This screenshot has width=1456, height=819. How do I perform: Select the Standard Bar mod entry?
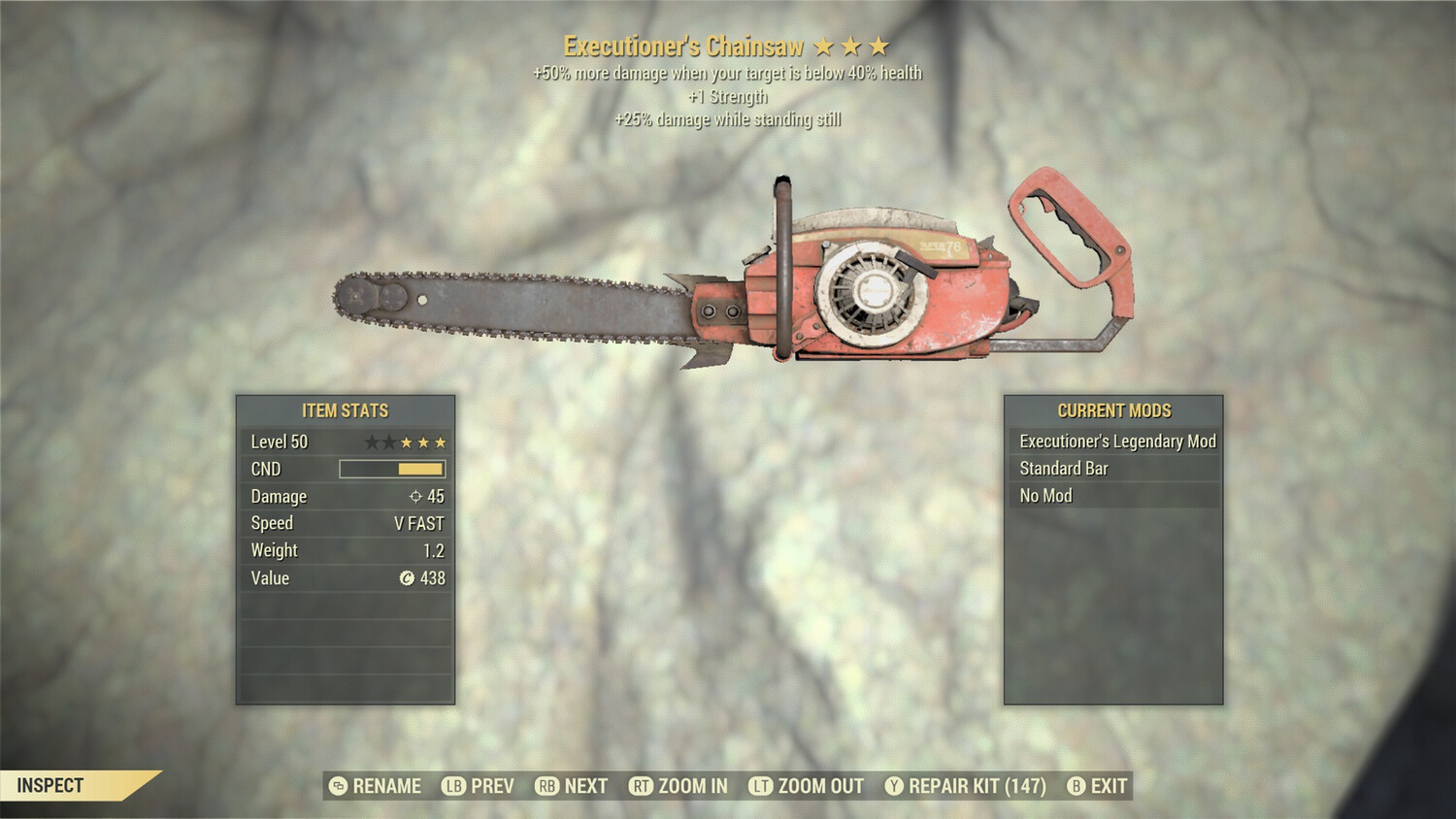(x=1115, y=468)
